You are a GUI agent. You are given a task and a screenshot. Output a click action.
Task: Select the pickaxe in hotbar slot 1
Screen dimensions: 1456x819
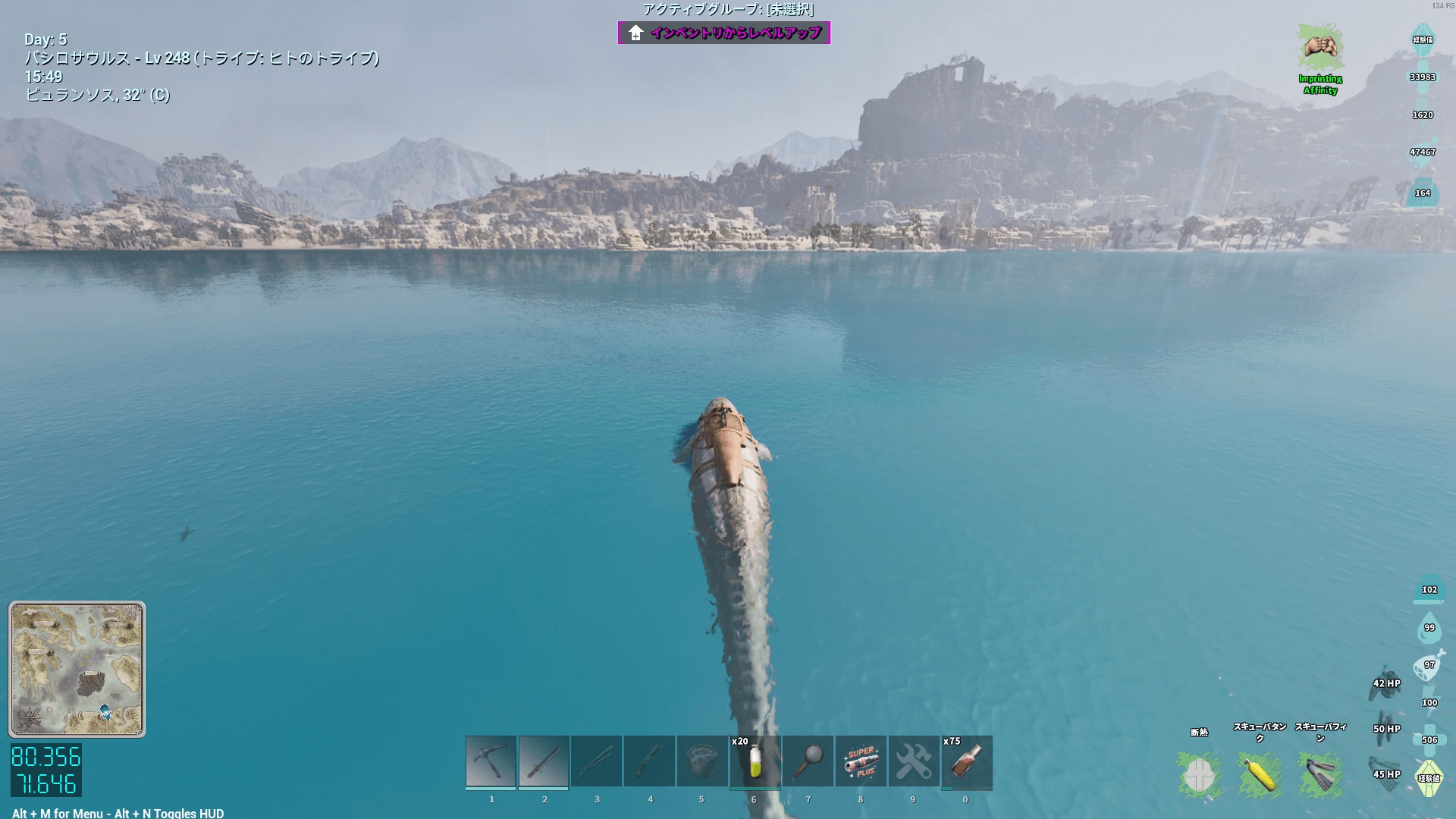(x=491, y=761)
